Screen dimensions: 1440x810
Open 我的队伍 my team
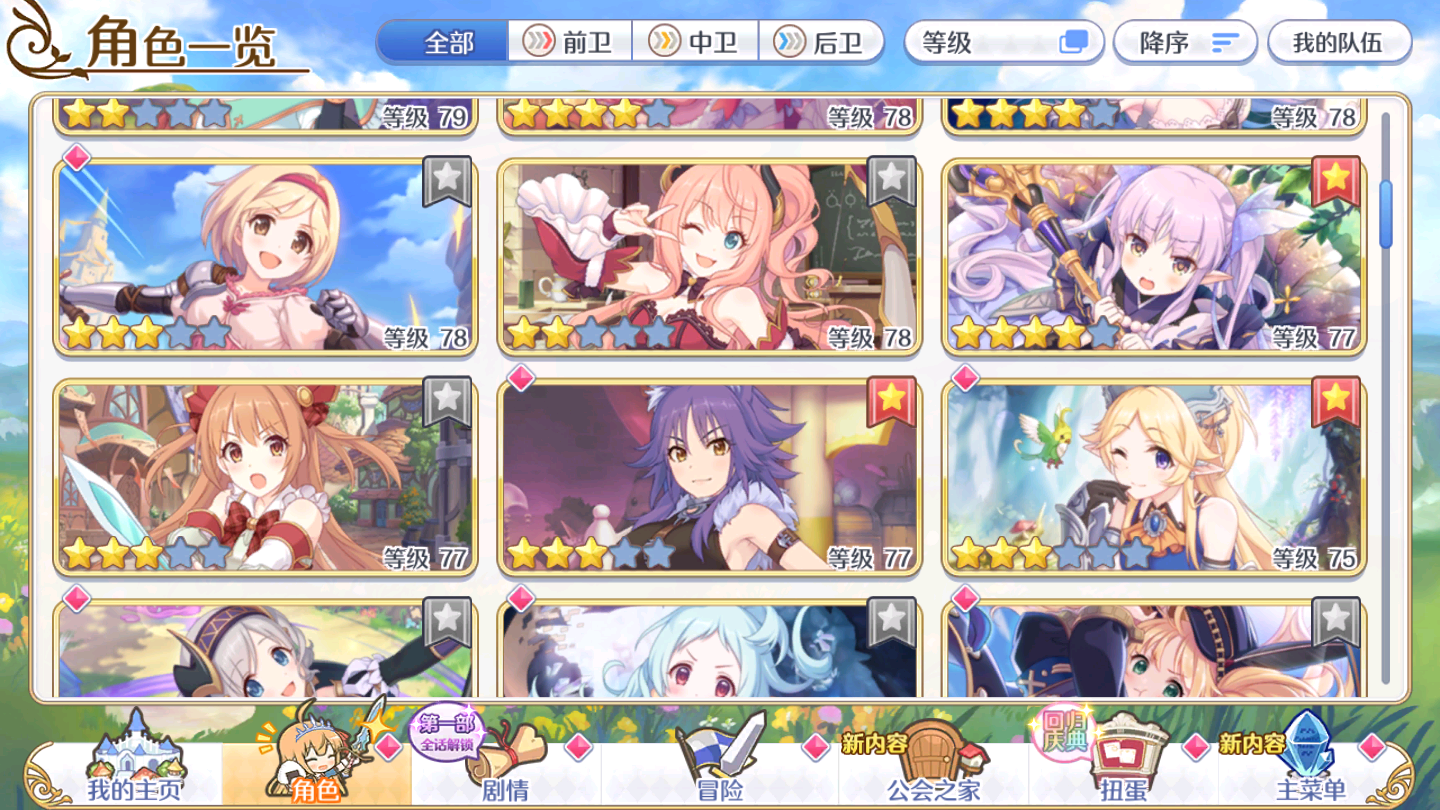click(1341, 42)
